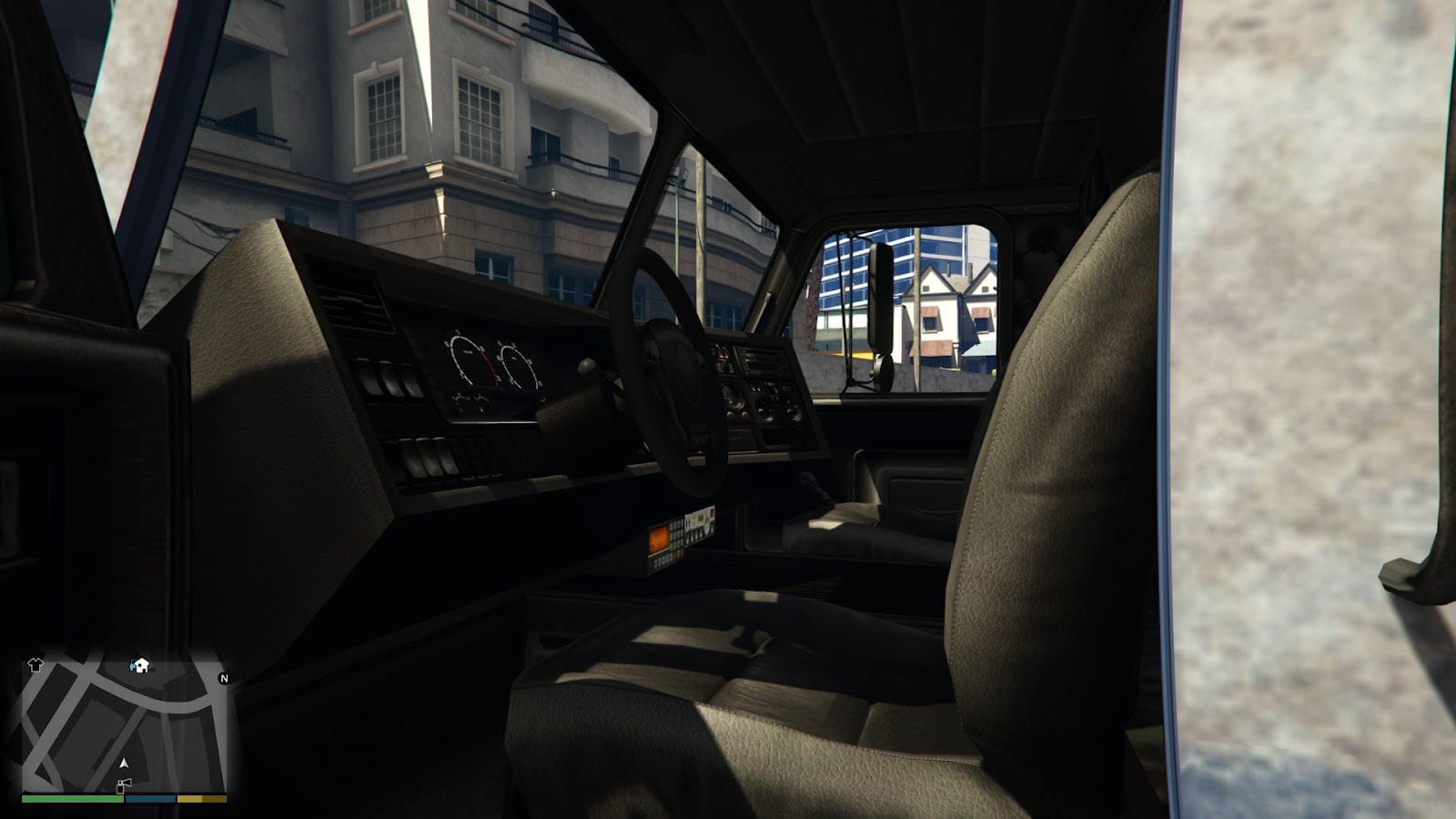Click the small gauge cluster below the speedometer
Viewport: 1456px width, 819px height.
470,400
